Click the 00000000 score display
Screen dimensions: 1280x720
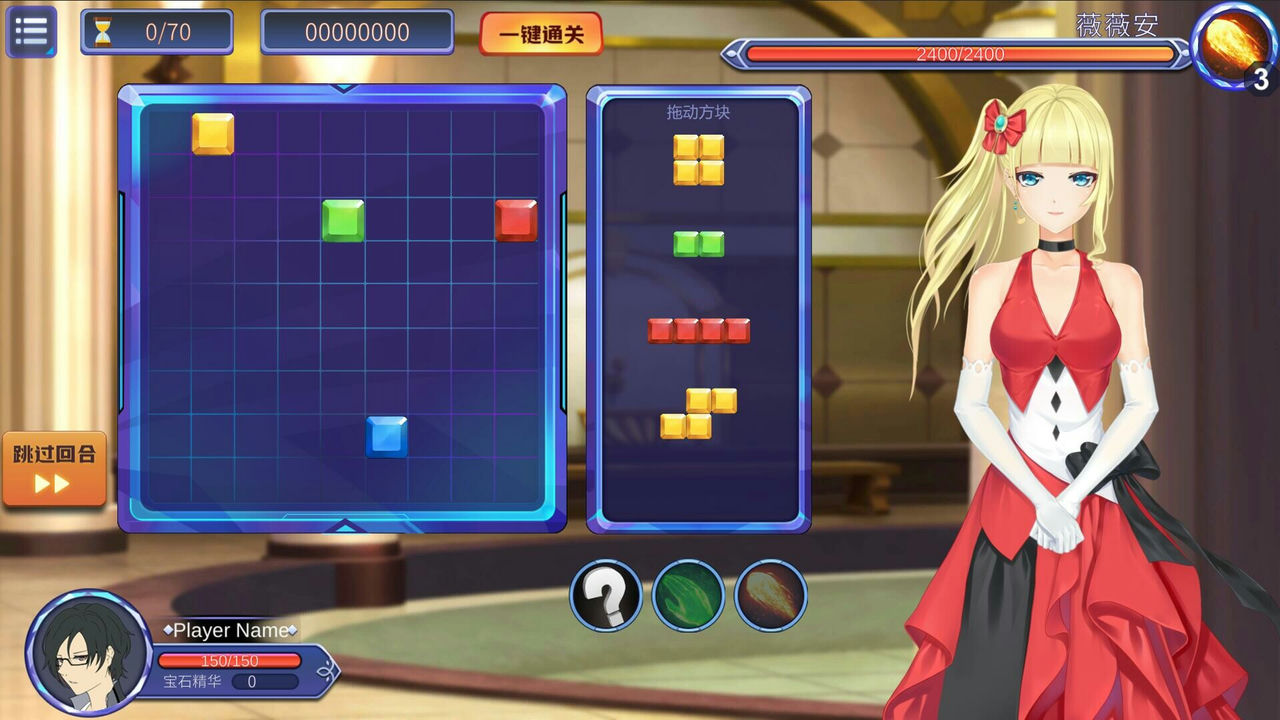[x=357, y=31]
